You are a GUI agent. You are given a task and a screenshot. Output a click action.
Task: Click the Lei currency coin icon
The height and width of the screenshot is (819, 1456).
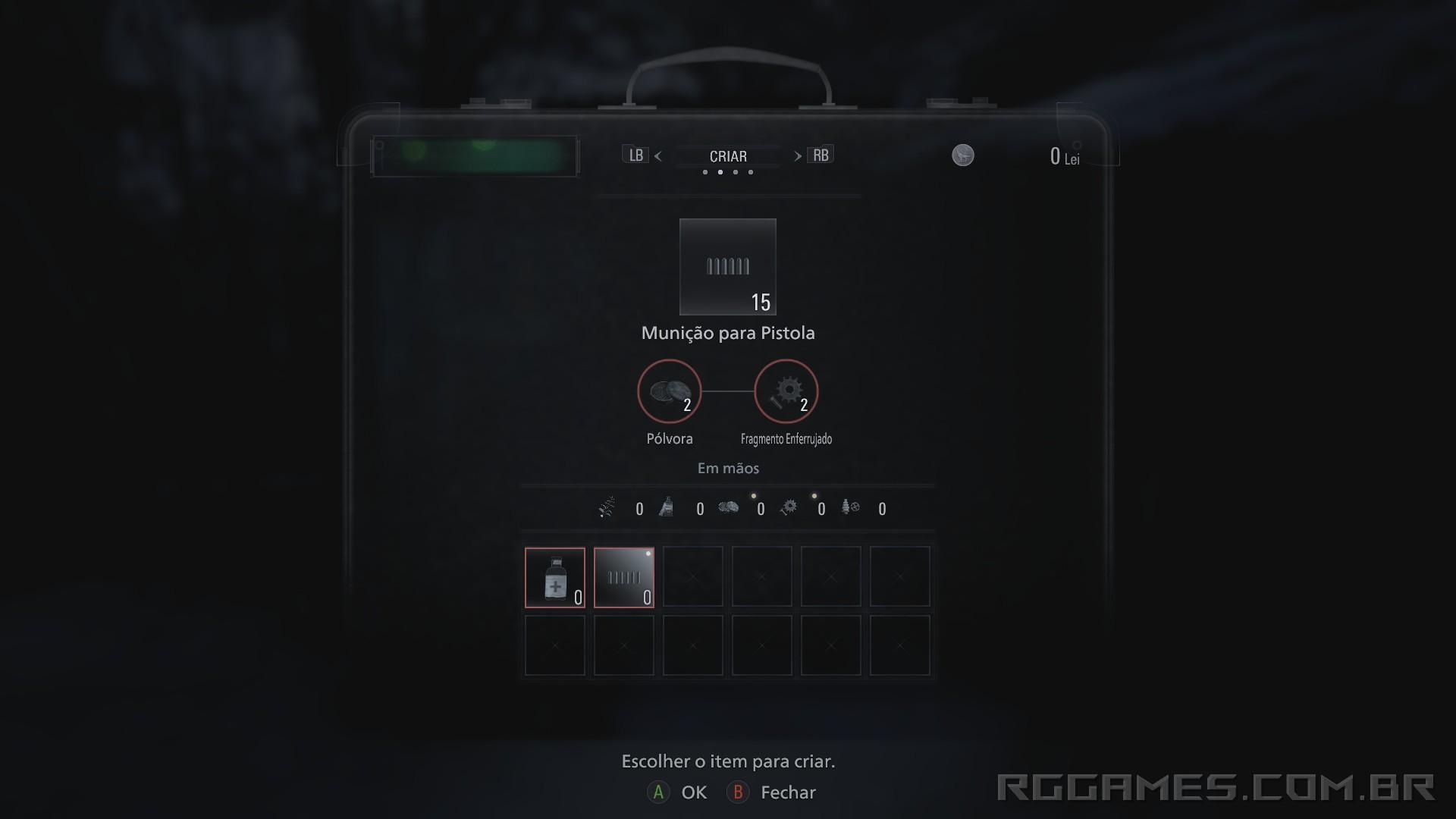pyautogui.click(x=962, y=155)
